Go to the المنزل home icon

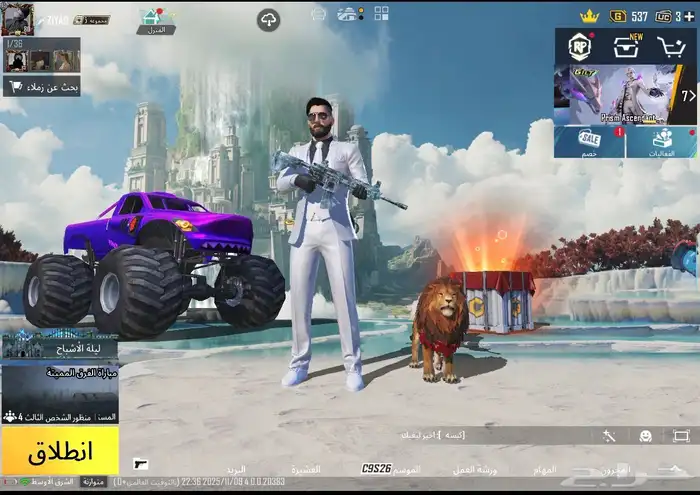point(154,18)
